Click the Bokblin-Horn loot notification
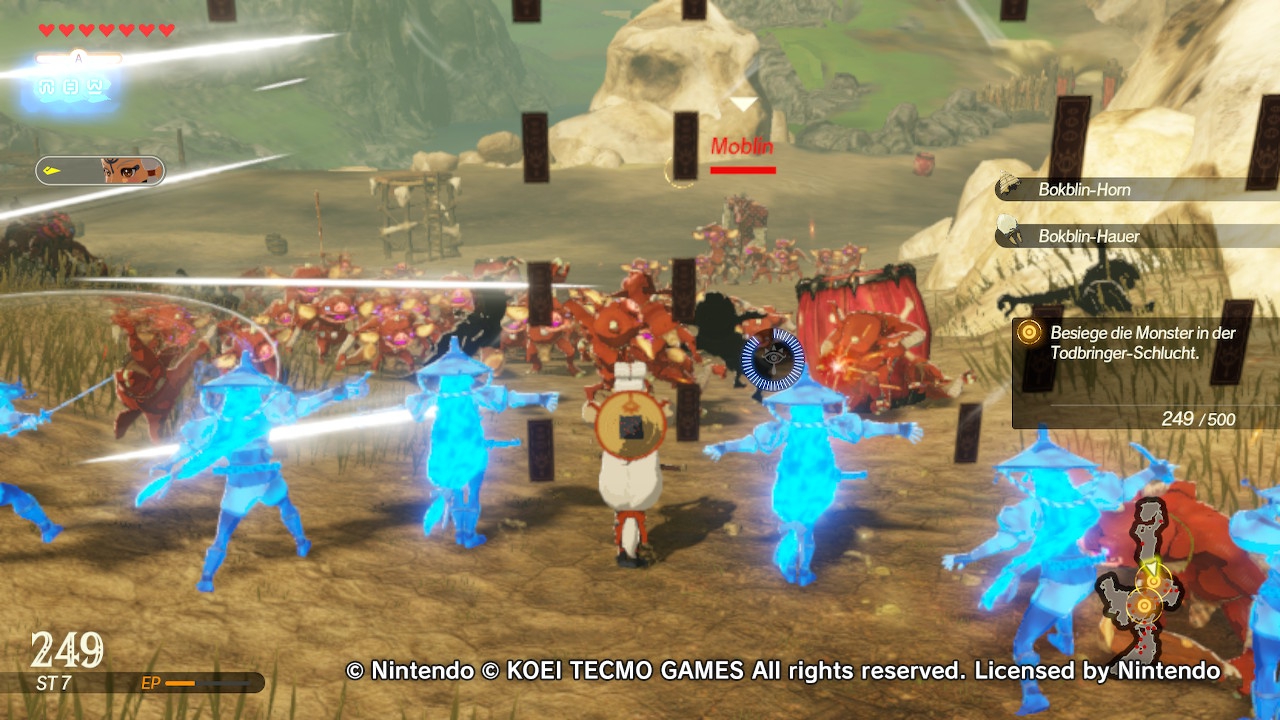The width and height of the screenshot is (1280, 720). [1085, 189]
